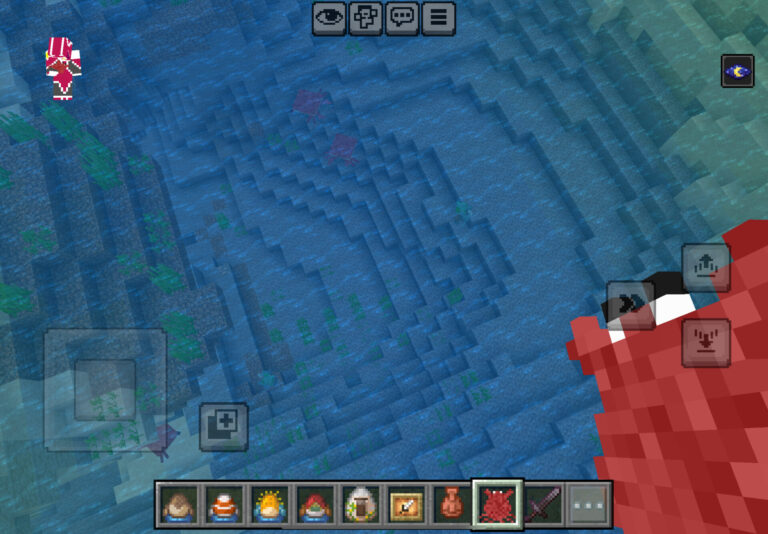Viewport: 768px width, 534px height.
Task: Open the emote menu button
Action: coord(365,18)
